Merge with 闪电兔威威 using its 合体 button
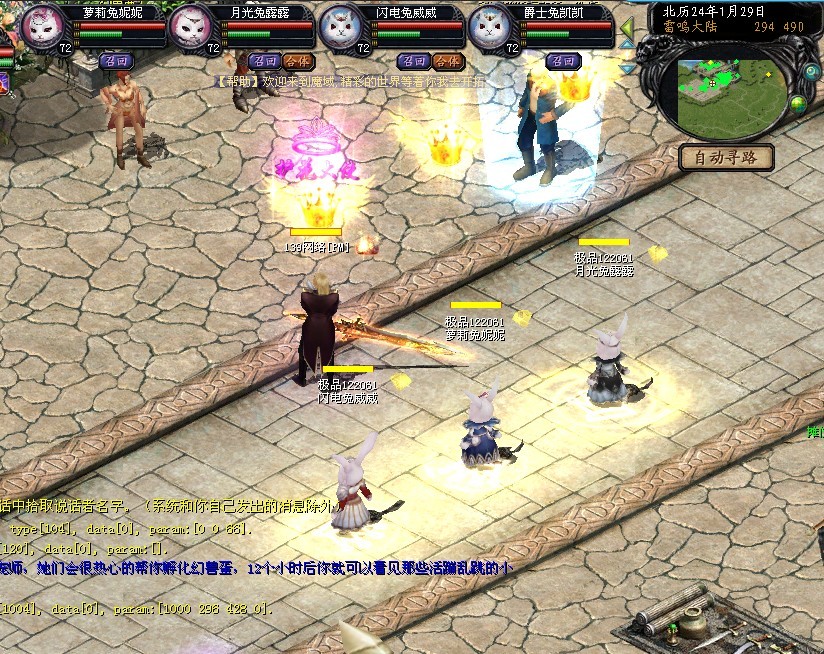824x654 pixels. tap(447, 61)
